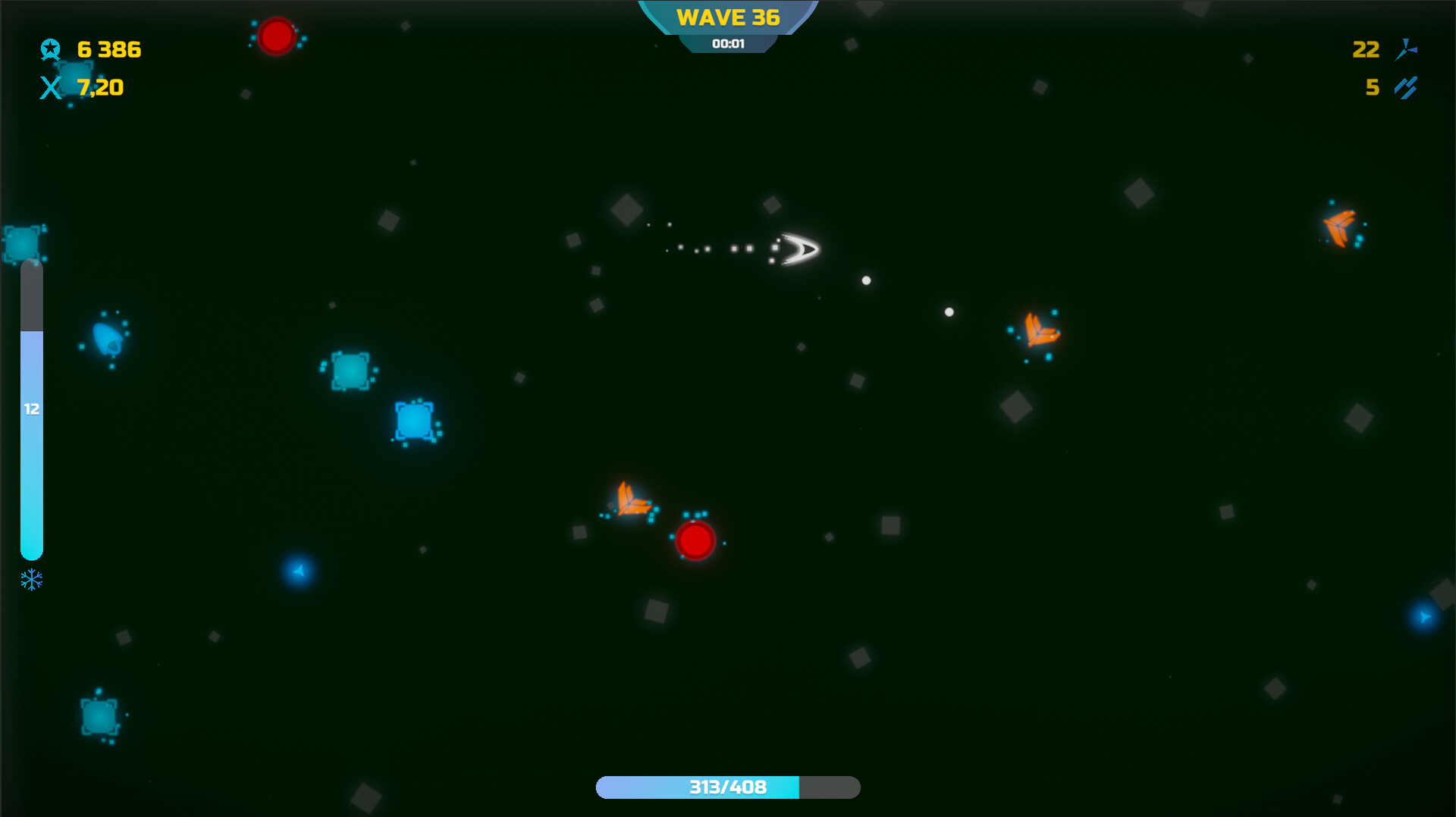Select the cyan X multiplier icon
Viewport: 1456px width, 817px height.
(x=51, y=87)
